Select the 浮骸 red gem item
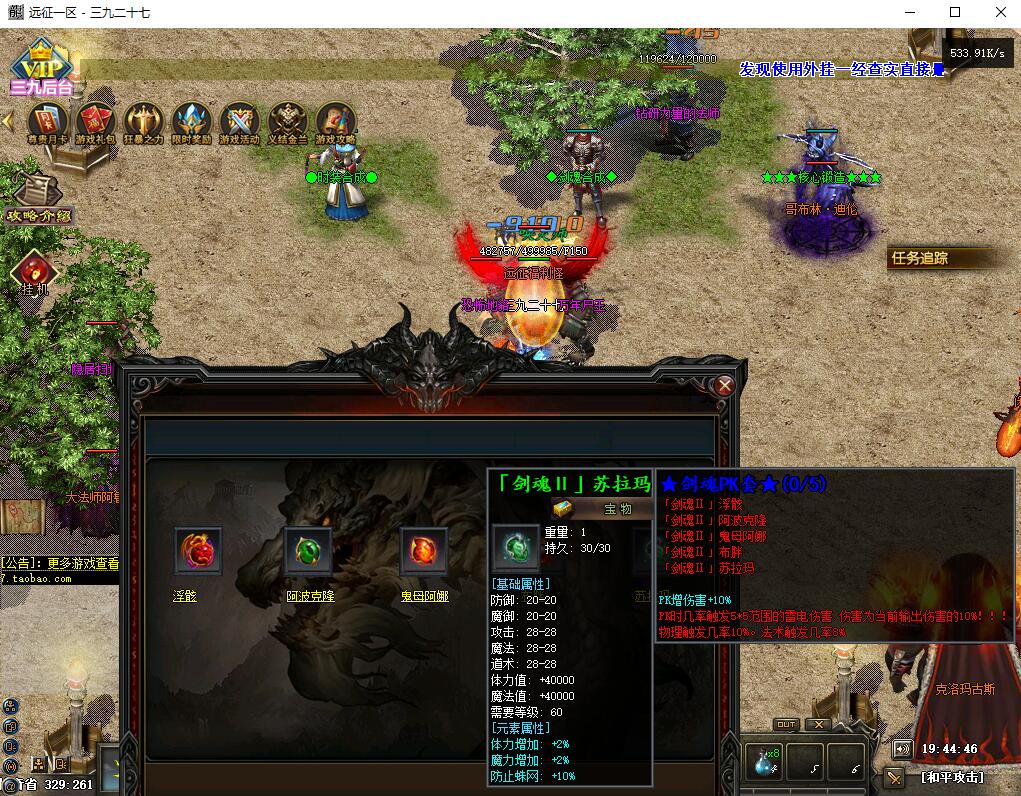Image resolution: width=1021 pixels, height=796 pixels. pyautogui.click(x=198, y=550)
